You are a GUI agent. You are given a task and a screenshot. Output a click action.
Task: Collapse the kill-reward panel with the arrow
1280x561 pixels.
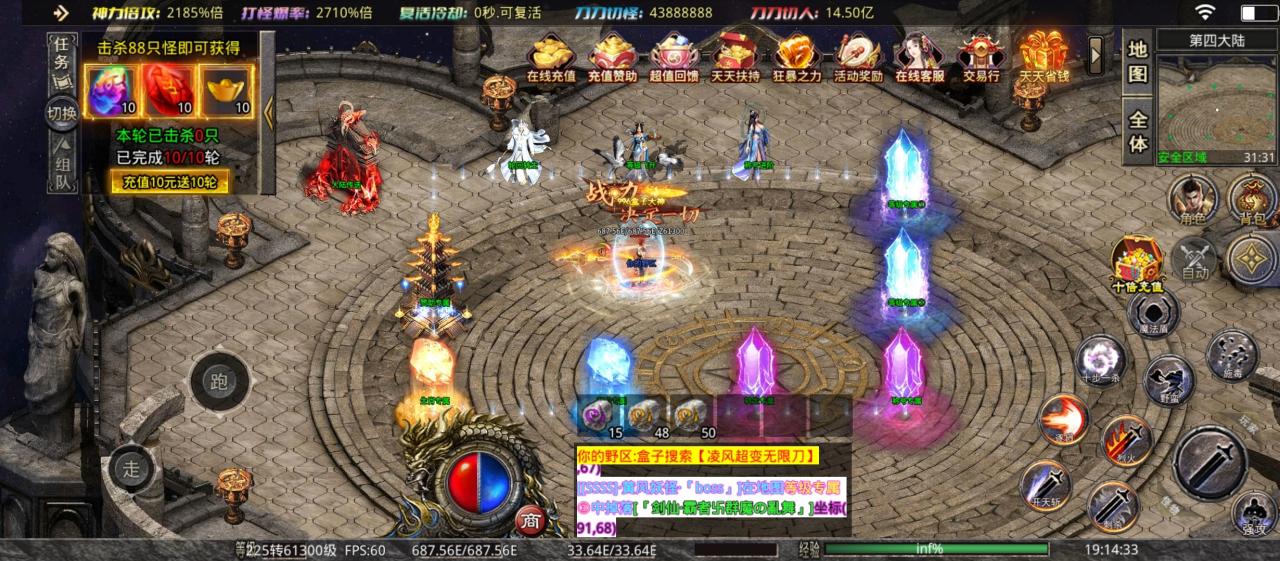(268, 112)
